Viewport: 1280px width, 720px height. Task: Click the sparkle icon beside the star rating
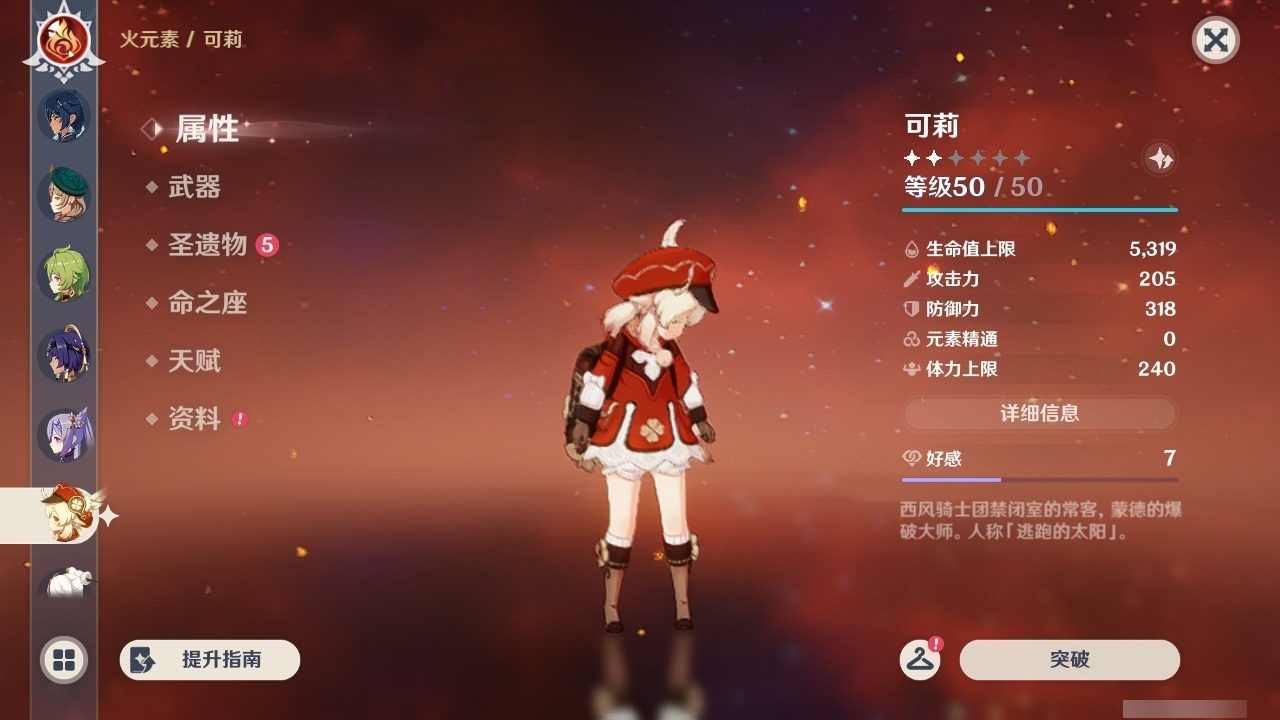coord(1159,158)
